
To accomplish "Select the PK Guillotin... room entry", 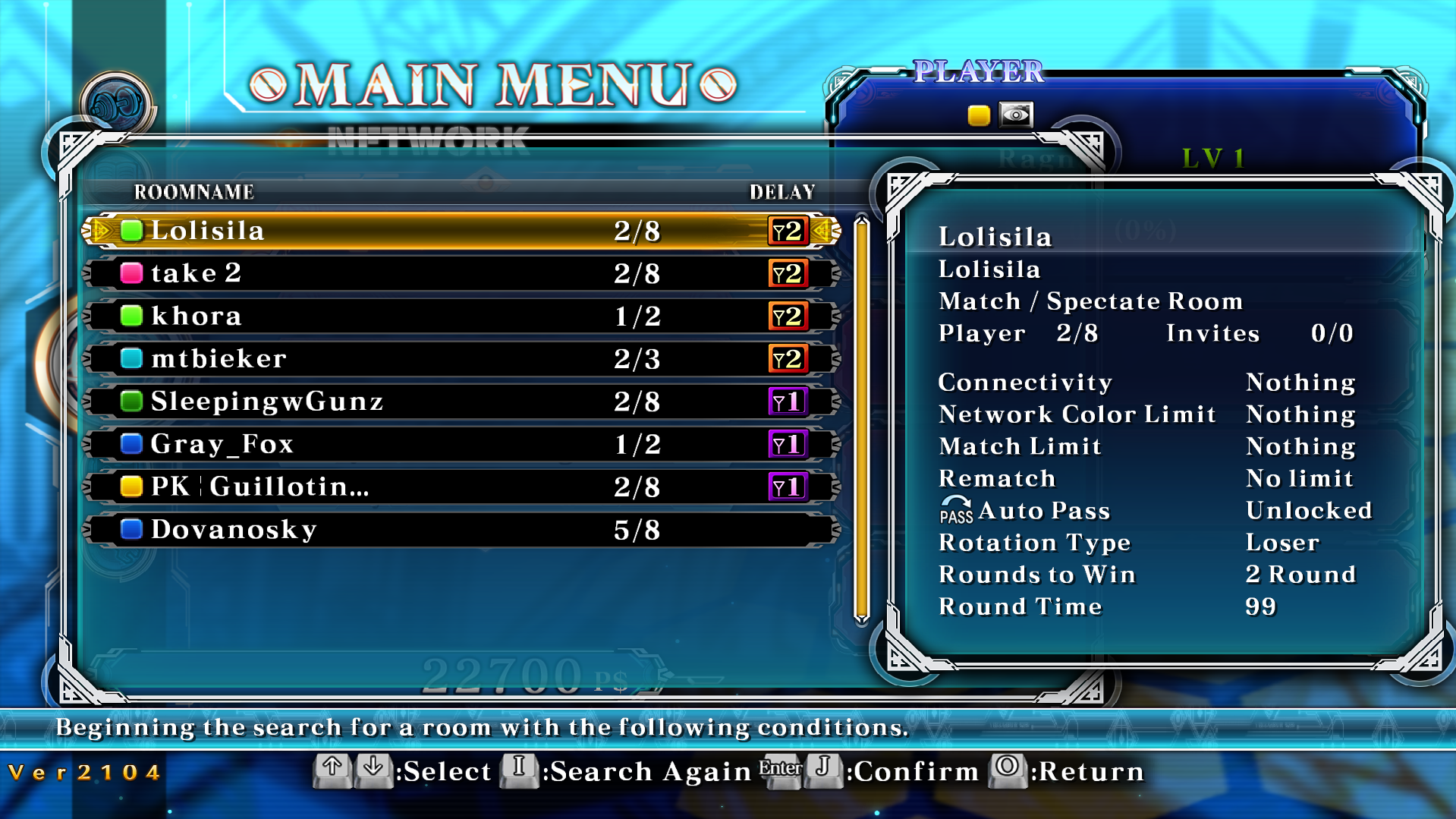I will tap(461, 487).
